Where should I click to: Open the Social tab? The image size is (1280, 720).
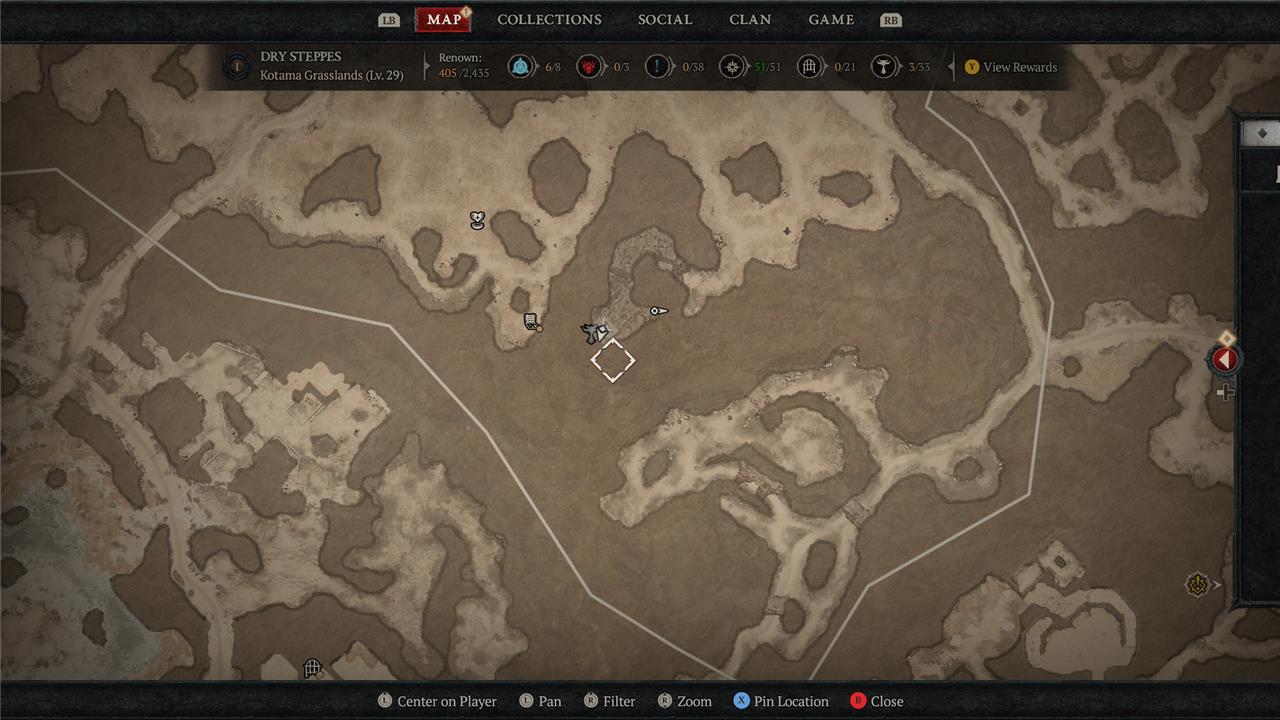(x=665, y=20)
